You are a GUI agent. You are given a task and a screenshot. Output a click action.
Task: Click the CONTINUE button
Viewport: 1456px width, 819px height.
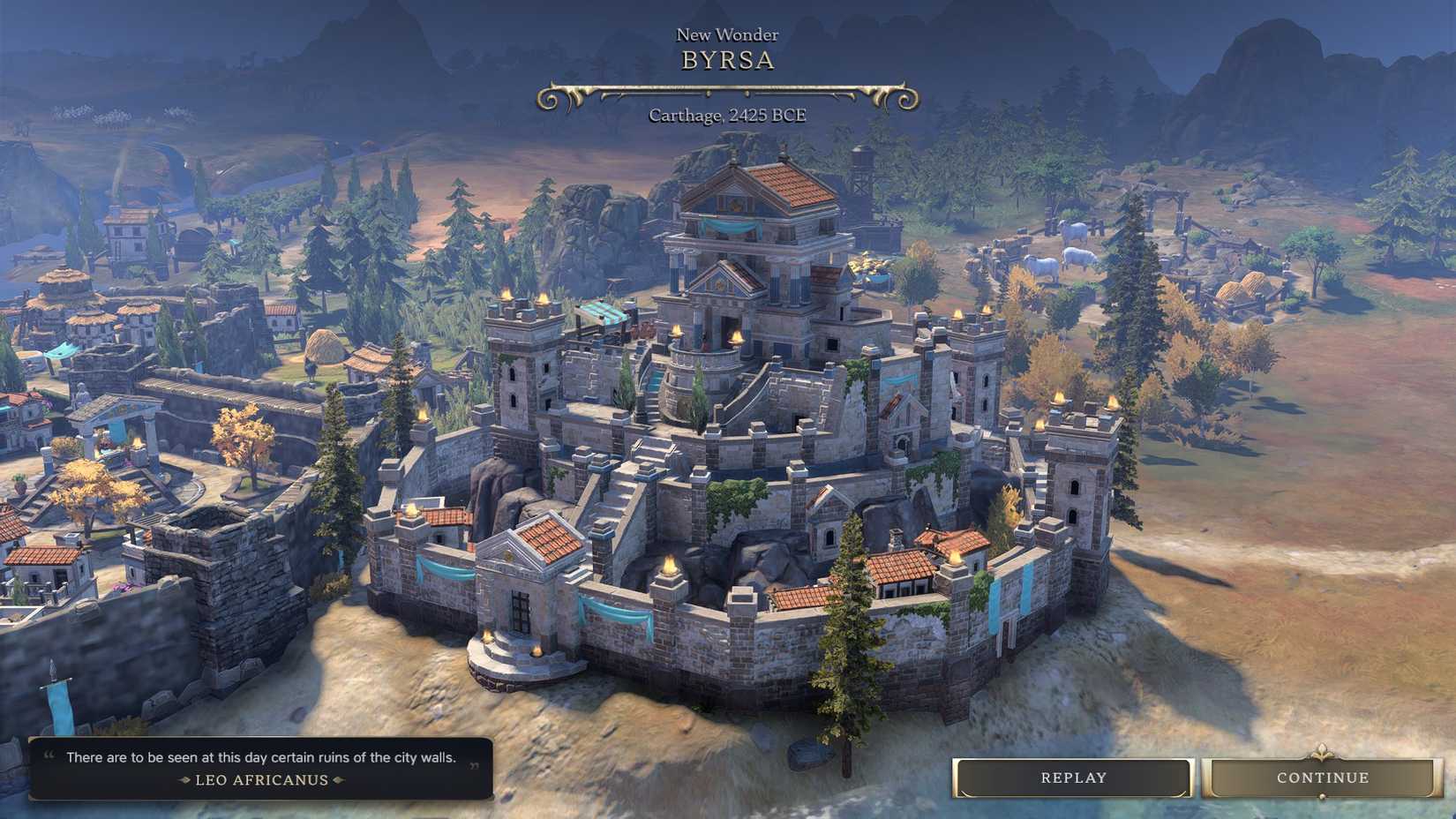click(x=1321, y=778)
